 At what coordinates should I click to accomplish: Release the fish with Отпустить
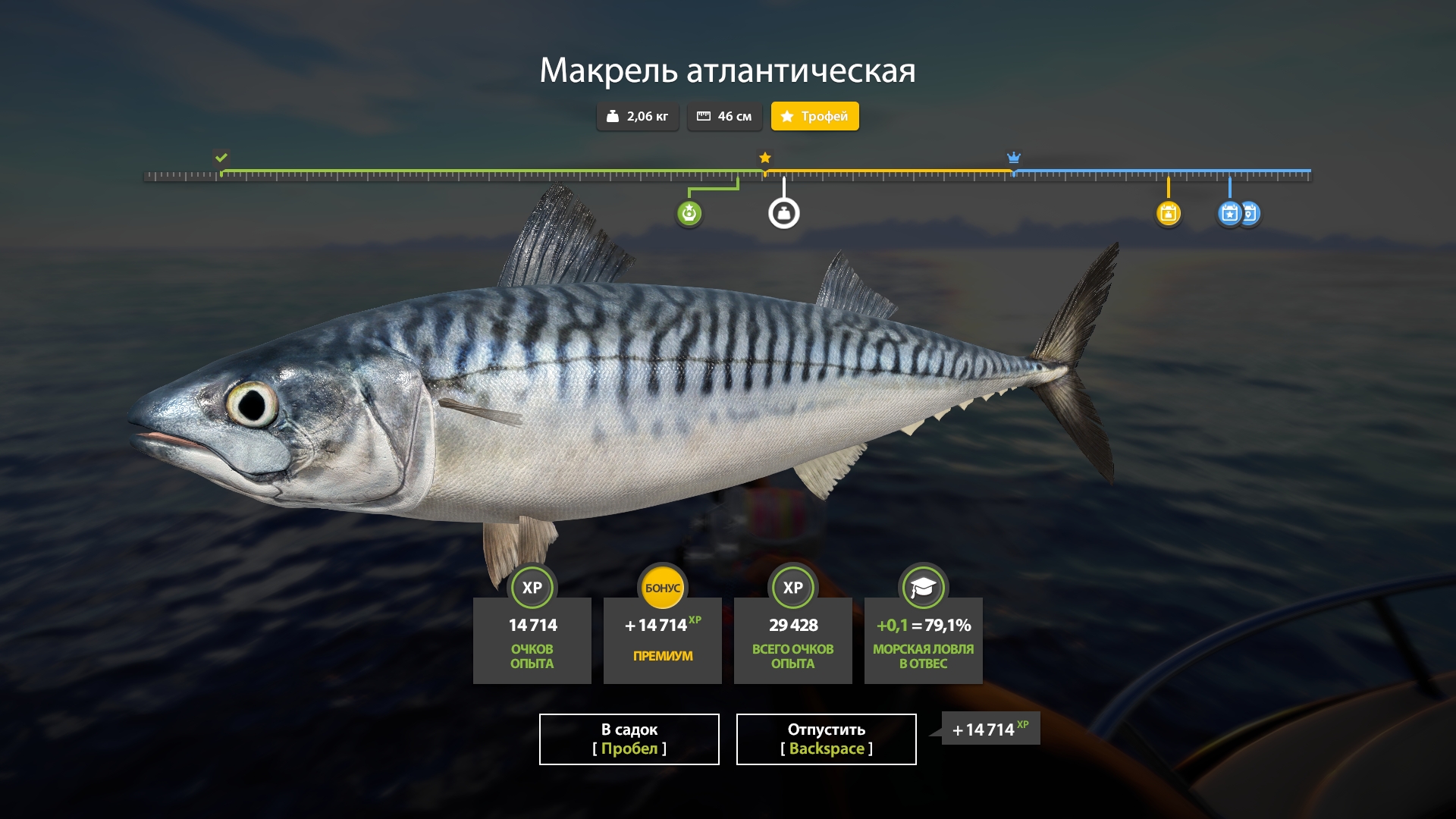[x=826, y=739]
